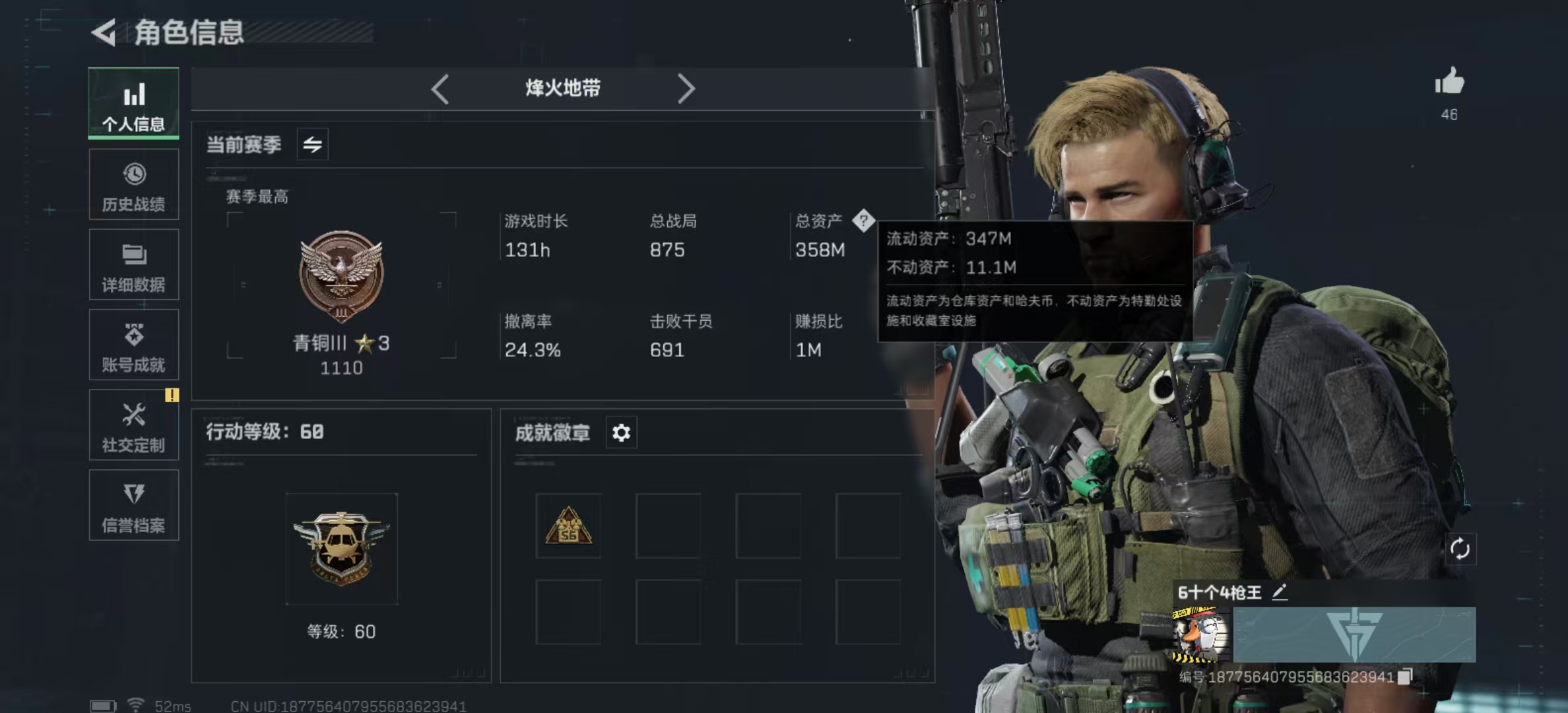
Task: Click the 总资产 question mark icon
Action: [x=863, y=221]
